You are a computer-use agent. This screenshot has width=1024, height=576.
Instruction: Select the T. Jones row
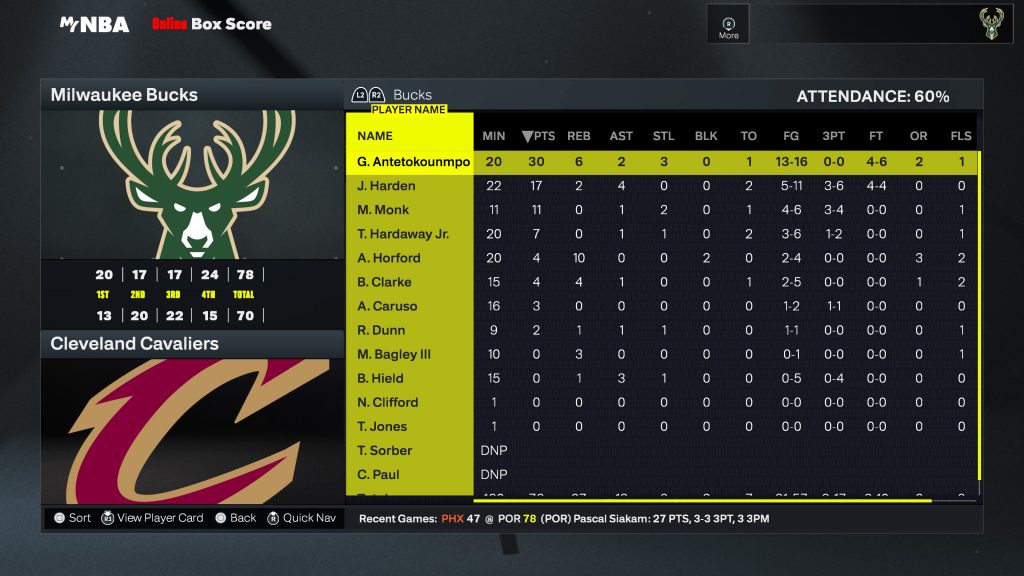381,426
